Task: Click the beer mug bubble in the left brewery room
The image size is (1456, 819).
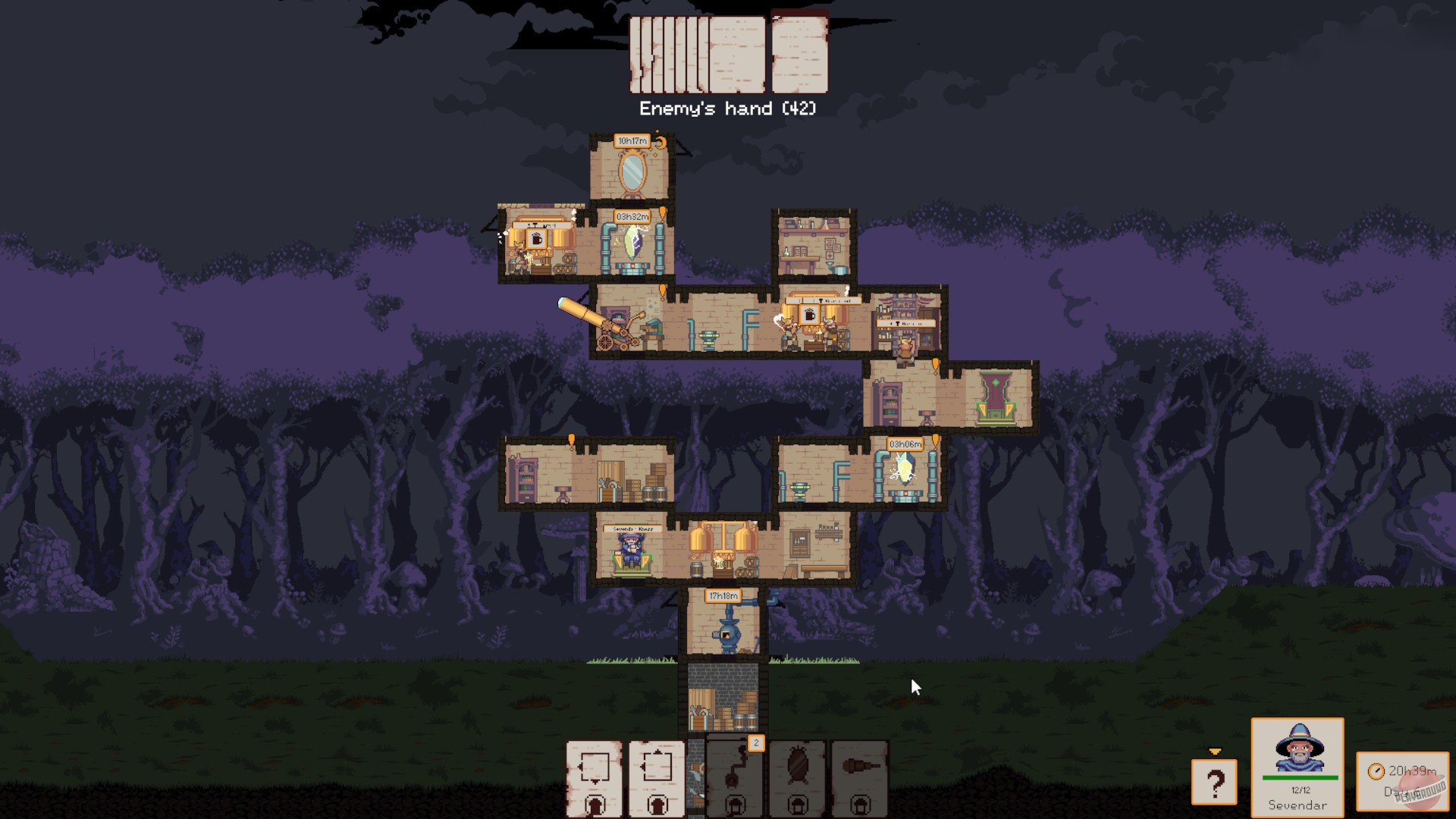Action: (x=536, y=240)
